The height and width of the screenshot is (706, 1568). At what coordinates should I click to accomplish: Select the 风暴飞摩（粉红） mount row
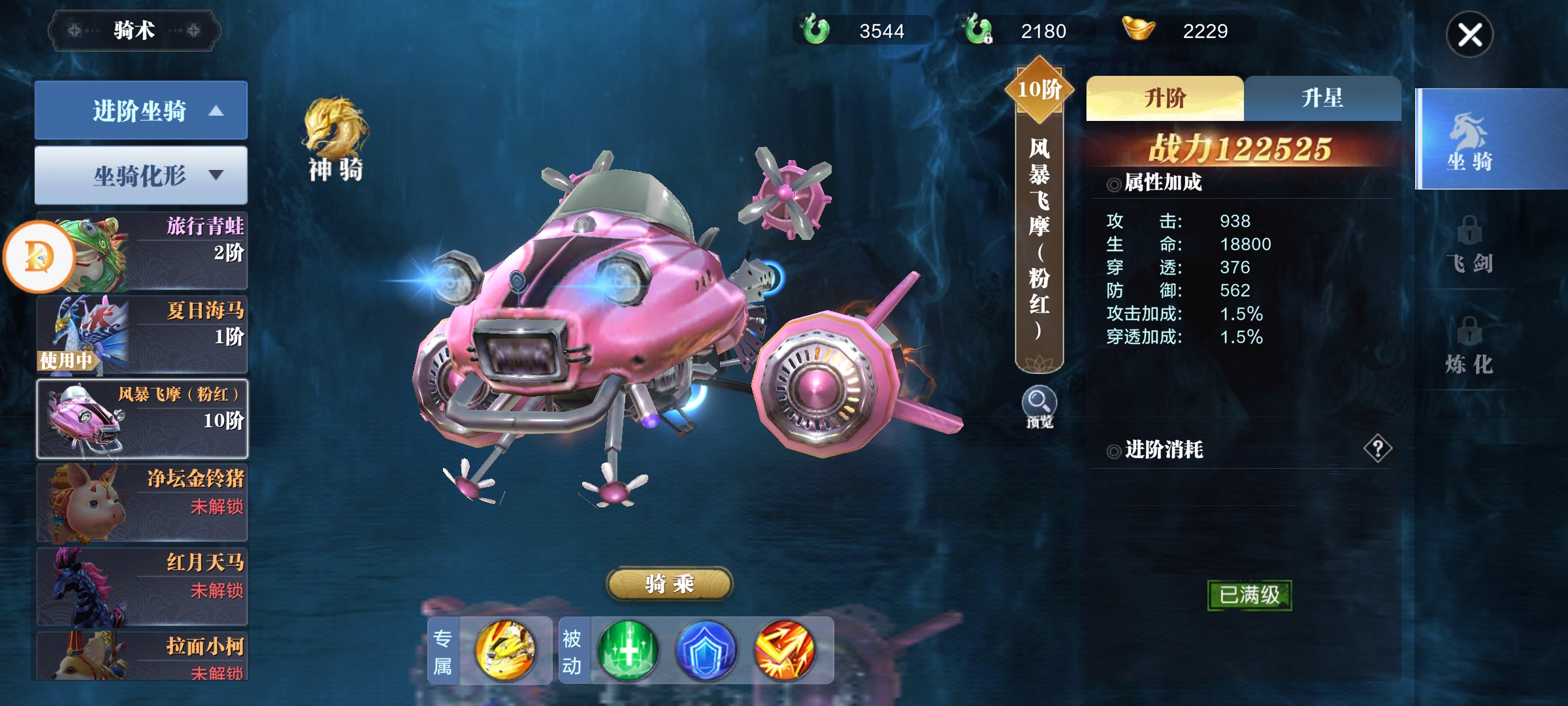tap(142, 418)
